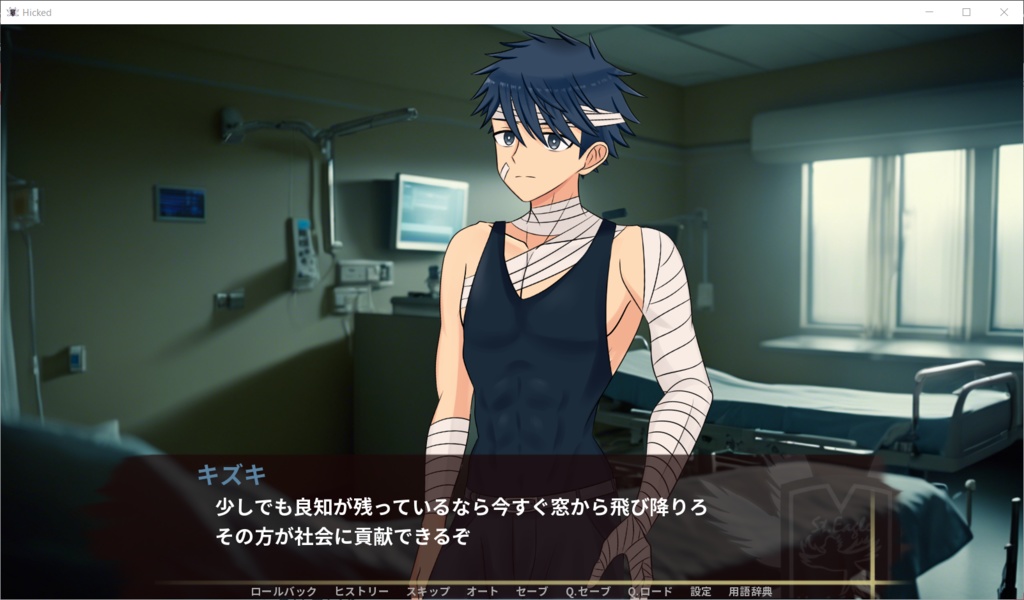Open the 用語辞典 glossary
Image resolution: width=1024 pixels, height=600 pixels.
pyautogui.click(x=750, y=592)
